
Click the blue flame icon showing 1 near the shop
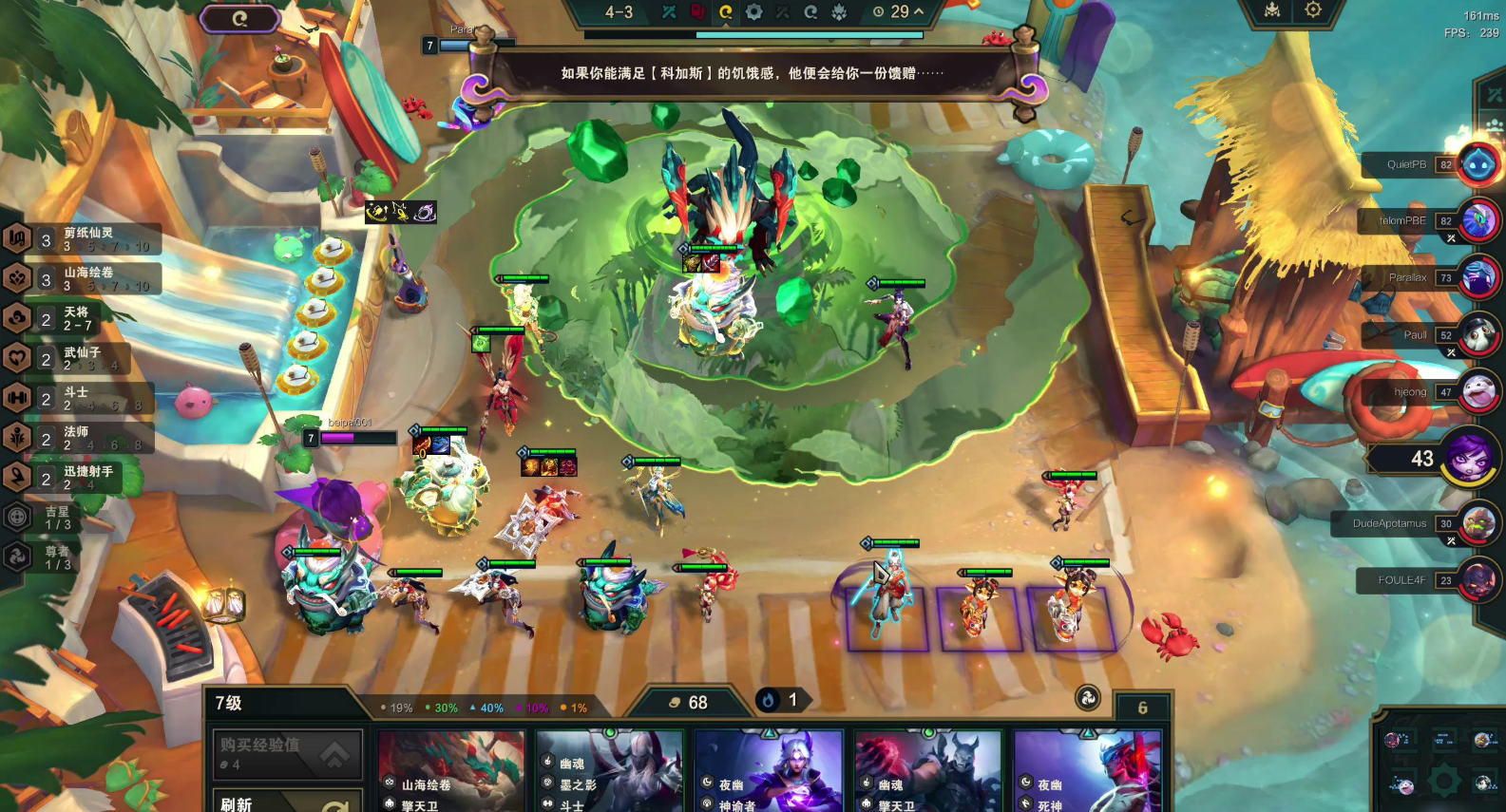tap(768, 701)
